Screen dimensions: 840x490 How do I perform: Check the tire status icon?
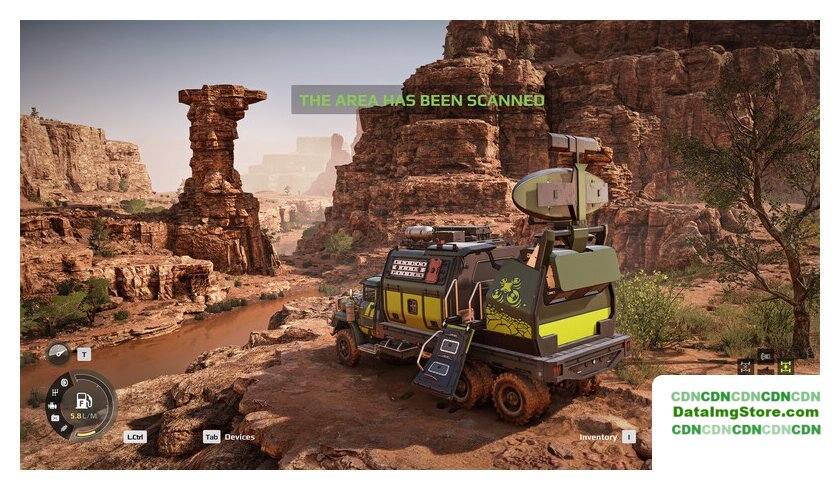tap(64, 383)
